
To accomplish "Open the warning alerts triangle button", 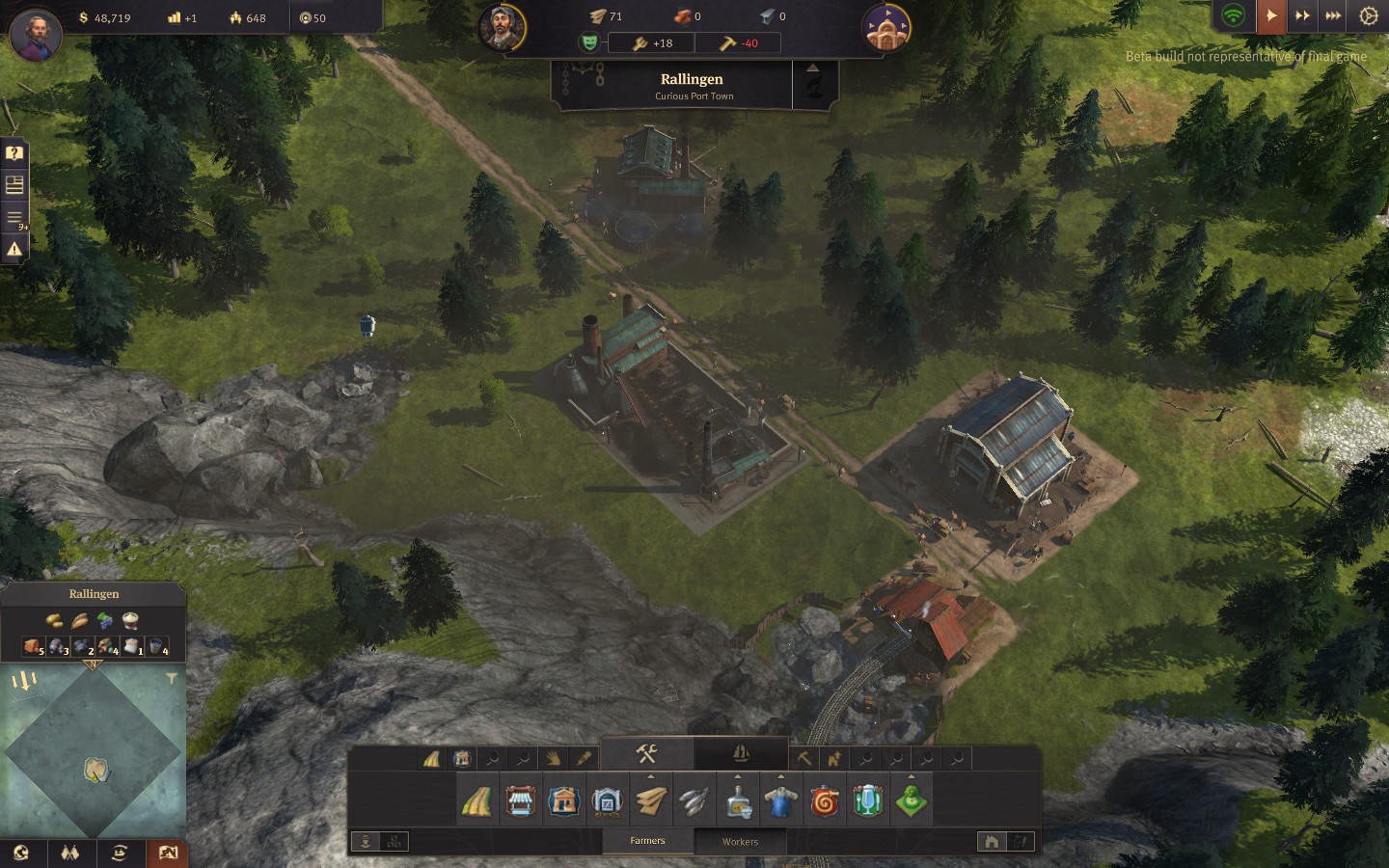I will 14,249.
